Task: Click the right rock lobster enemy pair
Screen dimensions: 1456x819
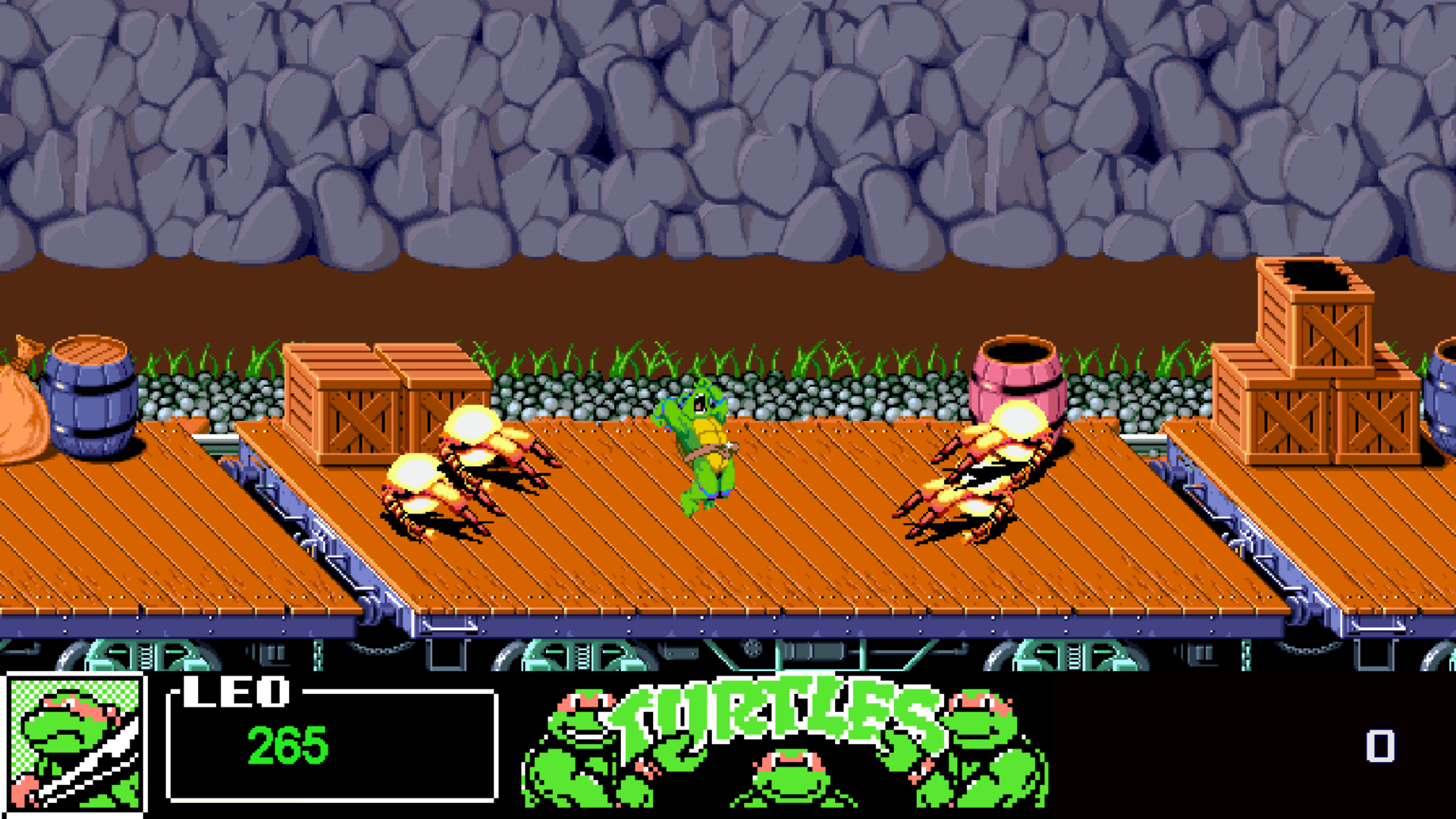Action: point(986,478)
